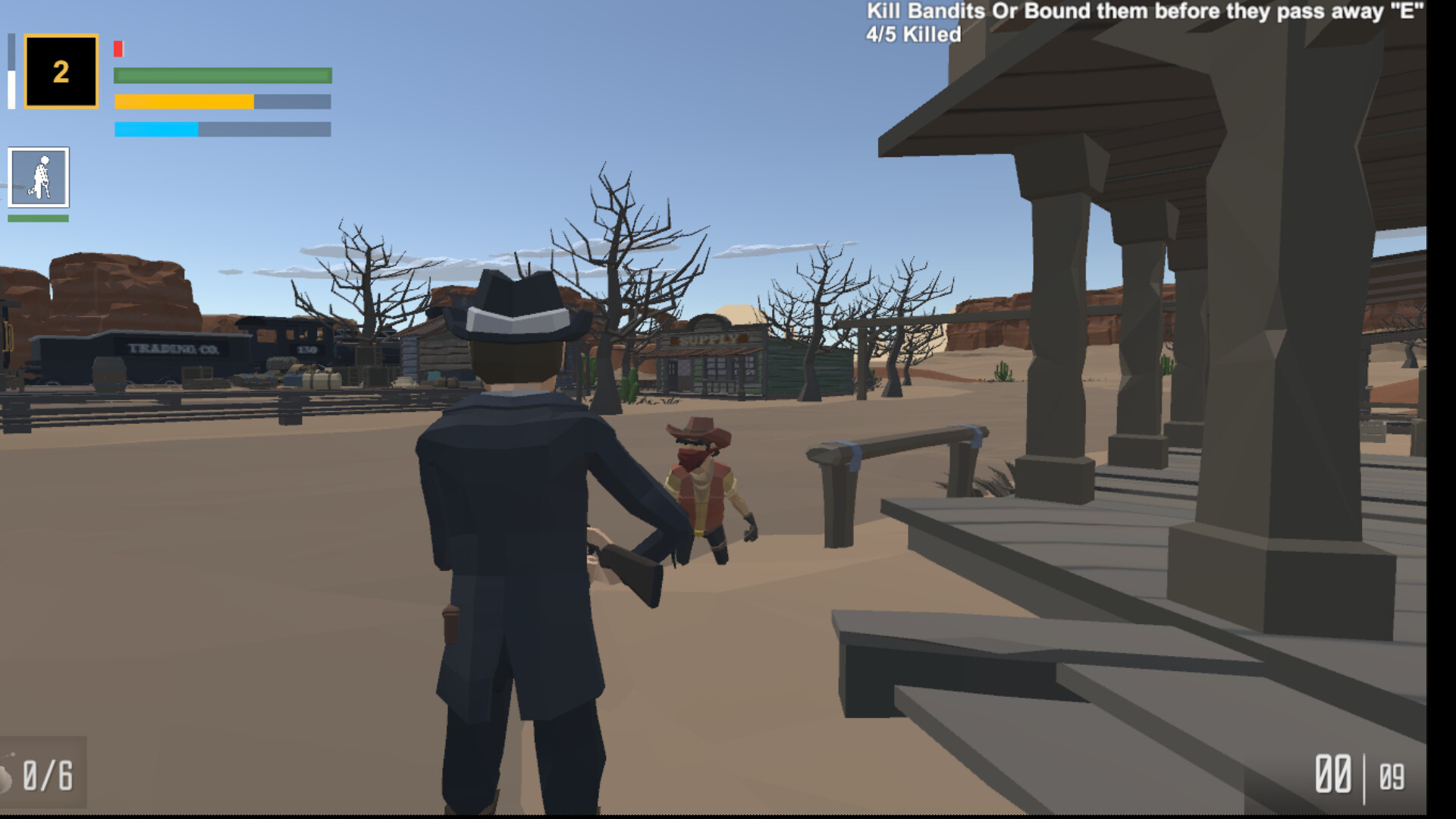The image size is (1456, 819).
Task: Expand the 4/5 Killed progress readout
Action: (912, 33)
